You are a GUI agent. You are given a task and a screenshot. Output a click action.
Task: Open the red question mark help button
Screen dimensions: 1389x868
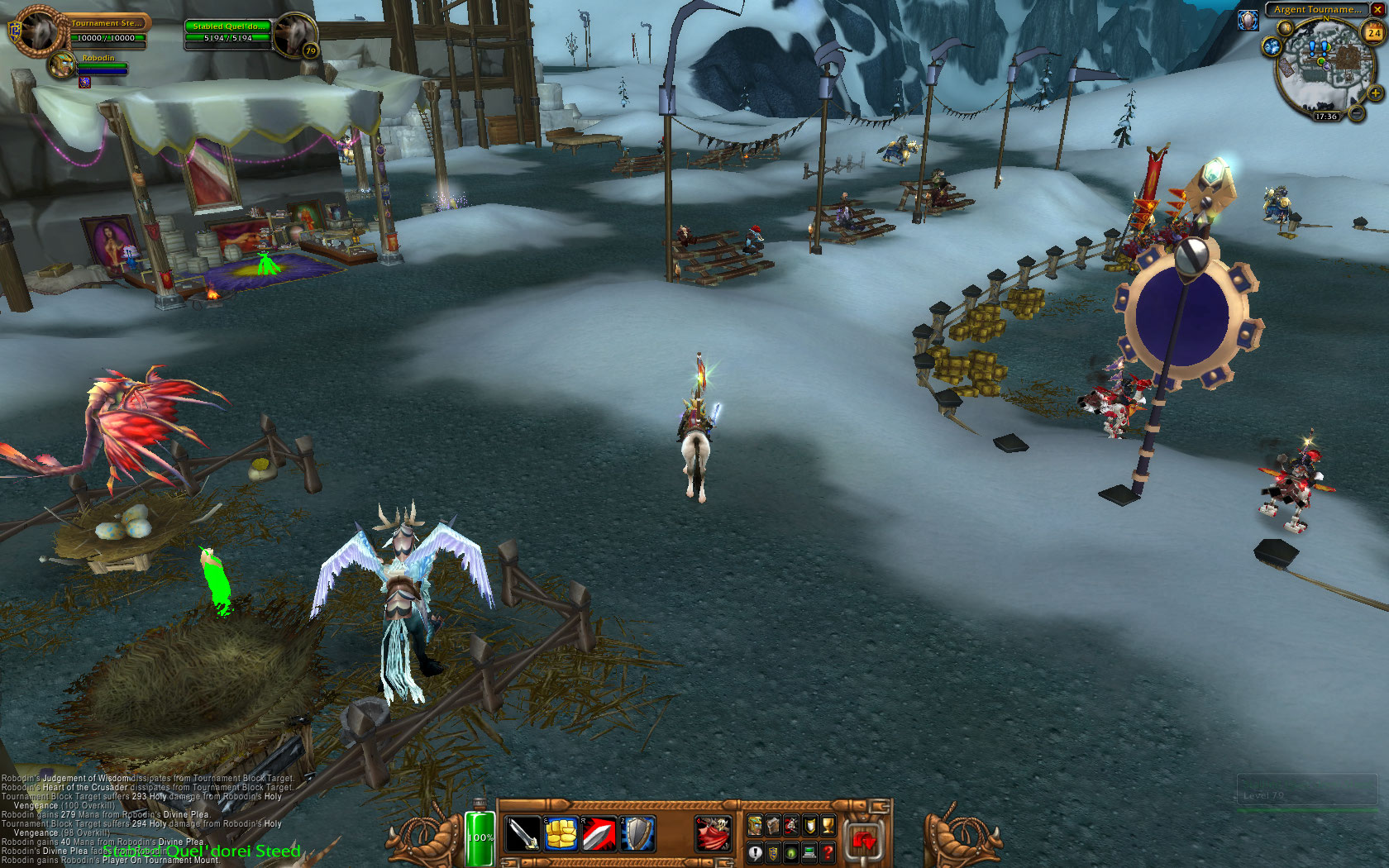tap(828, 852)
